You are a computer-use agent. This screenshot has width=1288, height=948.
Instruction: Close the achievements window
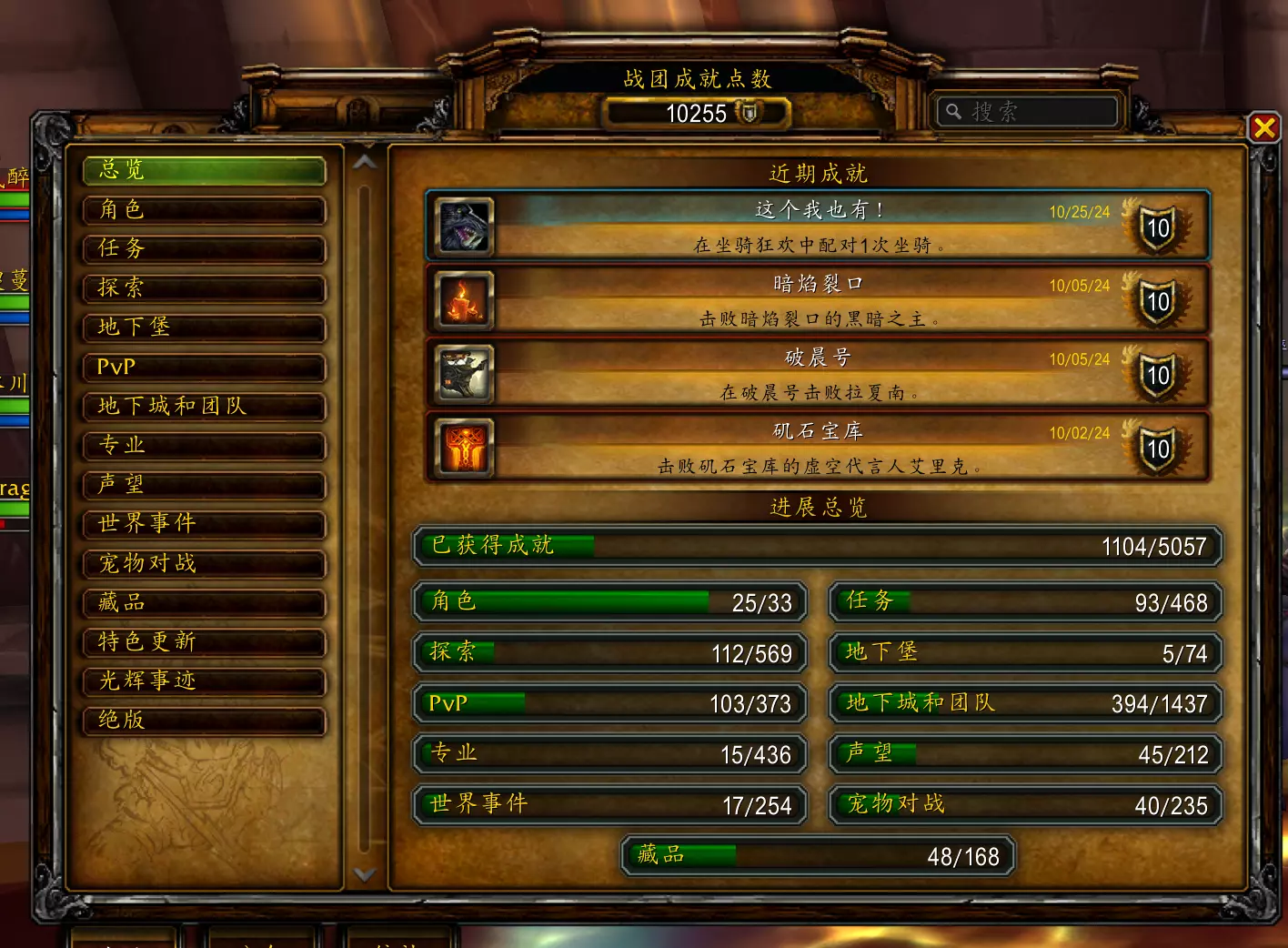point(1263,127)
